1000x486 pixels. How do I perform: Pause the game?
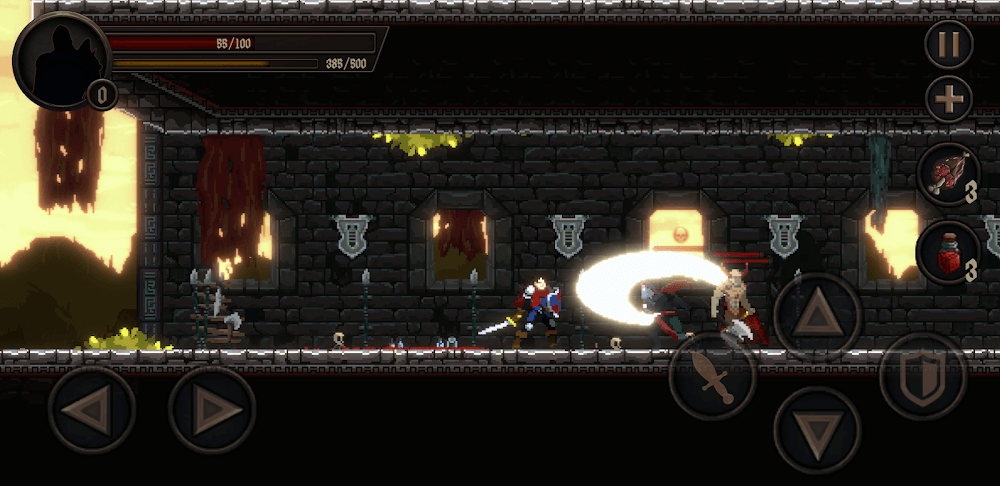point(948,45)
